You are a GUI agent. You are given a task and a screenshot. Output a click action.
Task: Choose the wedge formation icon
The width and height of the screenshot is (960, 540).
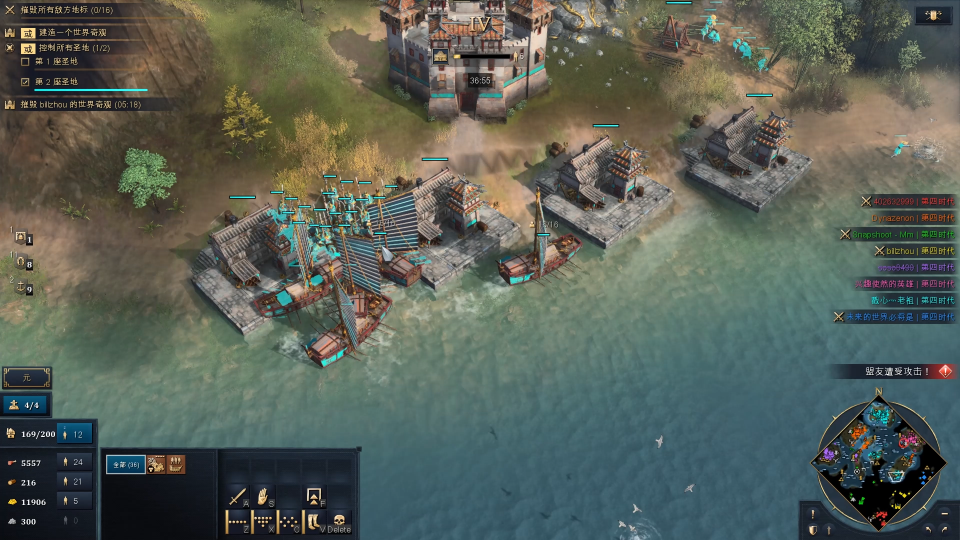263,522
